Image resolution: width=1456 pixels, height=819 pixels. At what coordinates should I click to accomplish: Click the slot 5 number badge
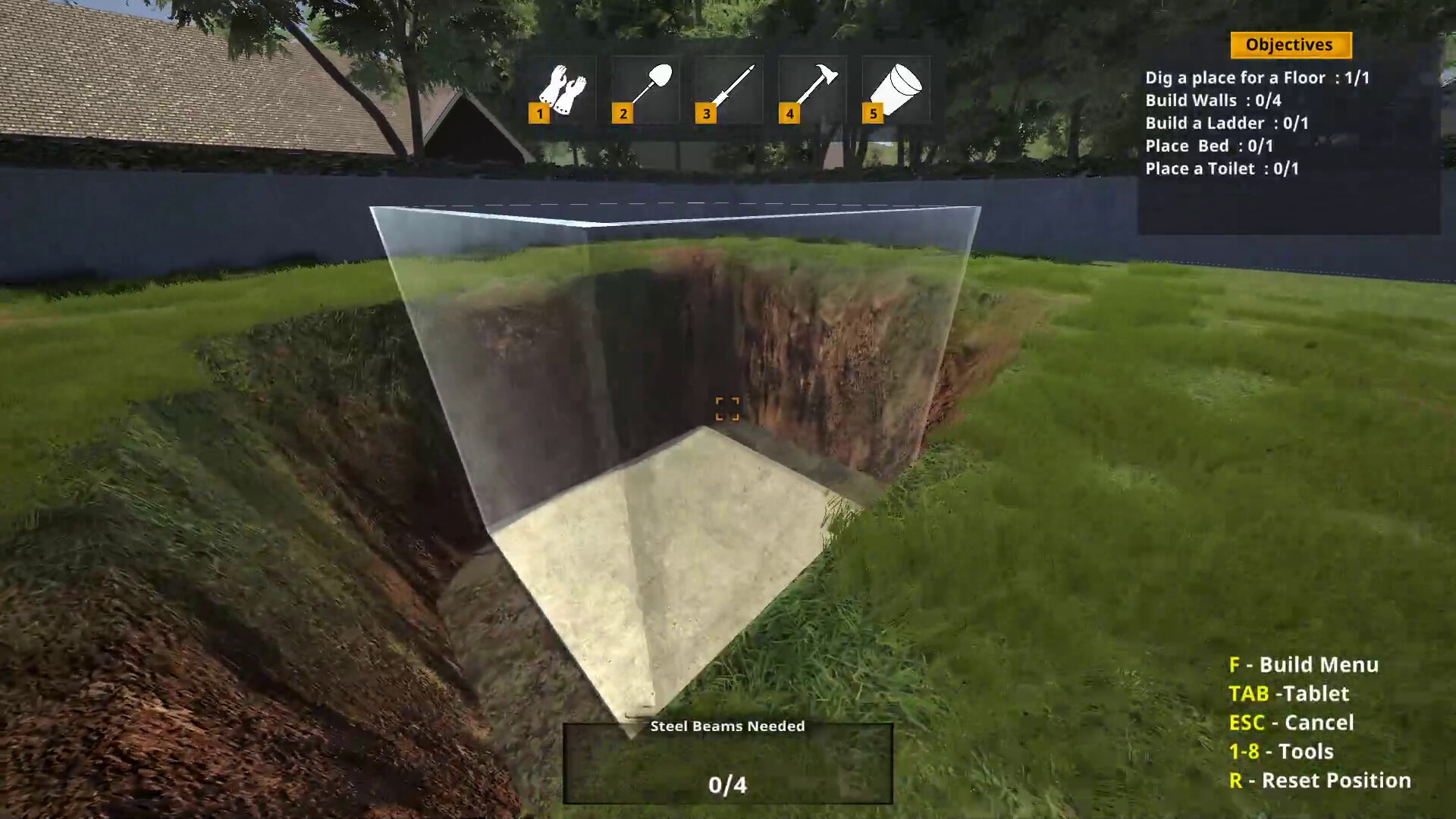click(873, 114)
